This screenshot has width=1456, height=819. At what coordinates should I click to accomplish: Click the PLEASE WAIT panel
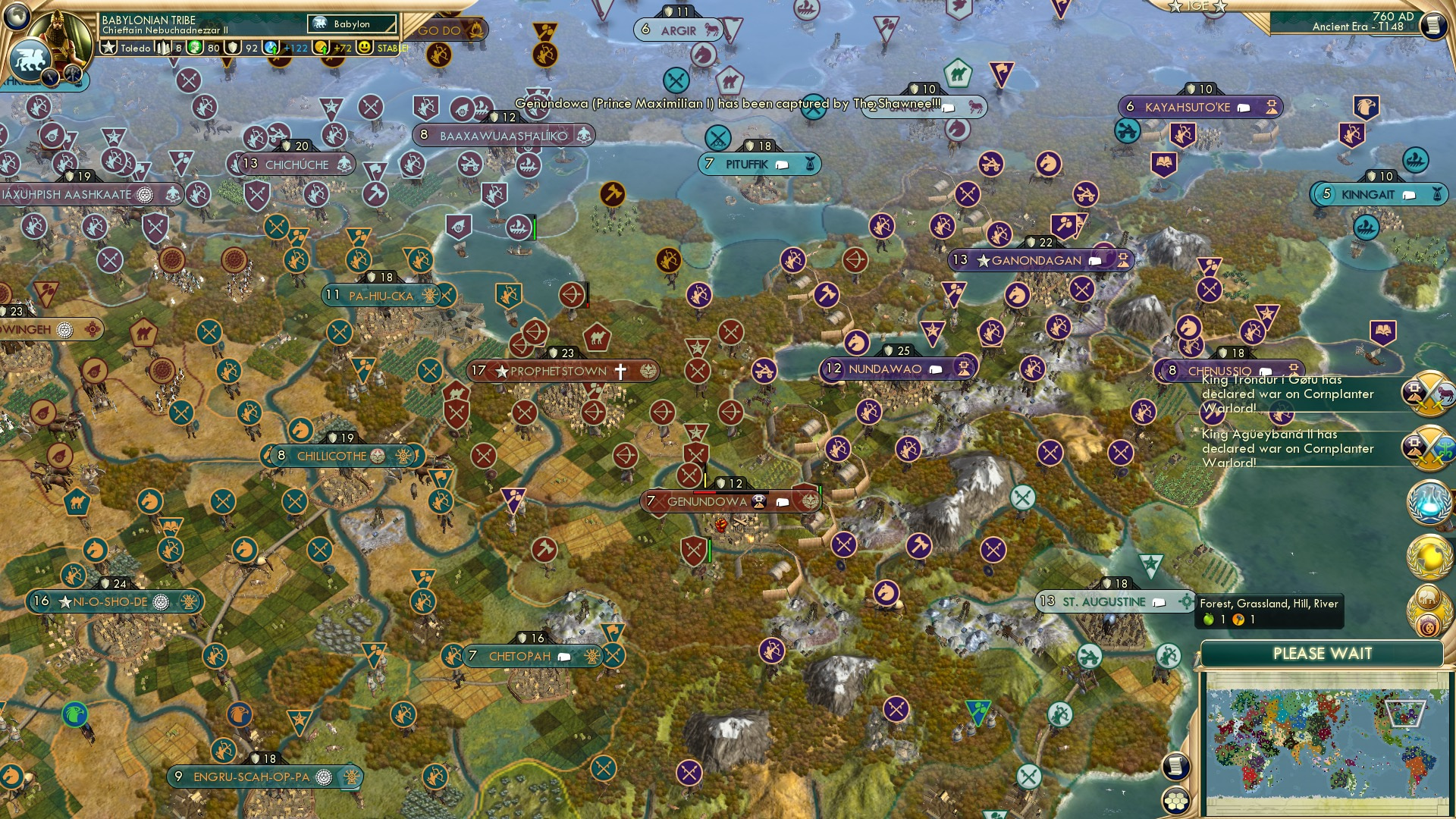1324,653
